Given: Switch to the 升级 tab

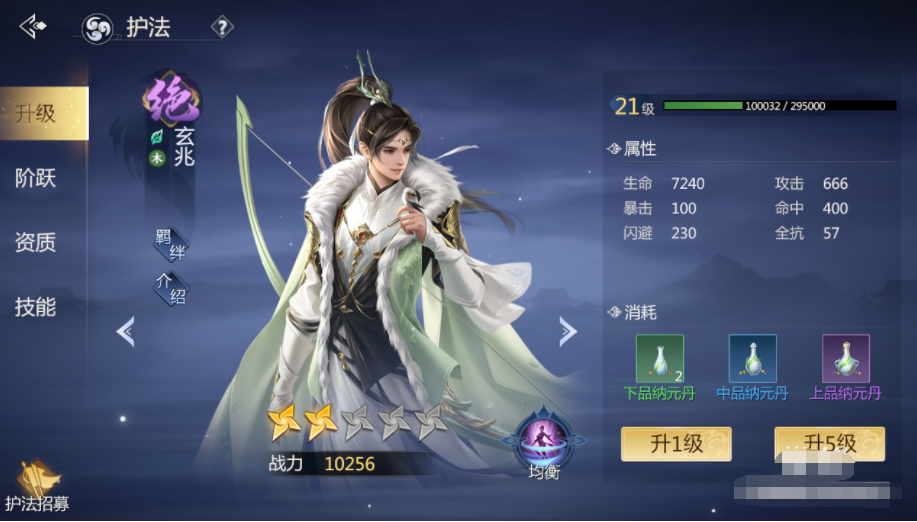Looking at the screenshot, I should [37, 113].
